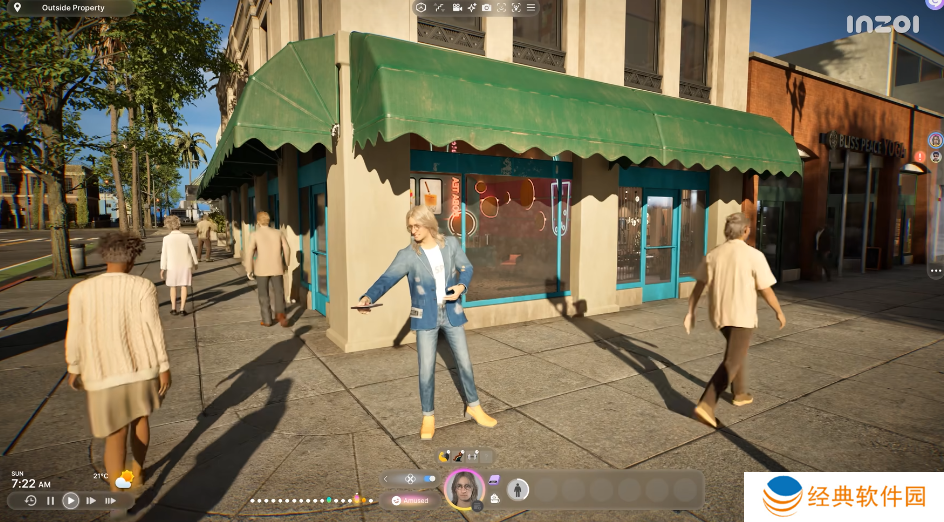This screenshot has height=522, width=944.
Task: Collapse the panel with the left arrow
Action: [x=386, y=479]
